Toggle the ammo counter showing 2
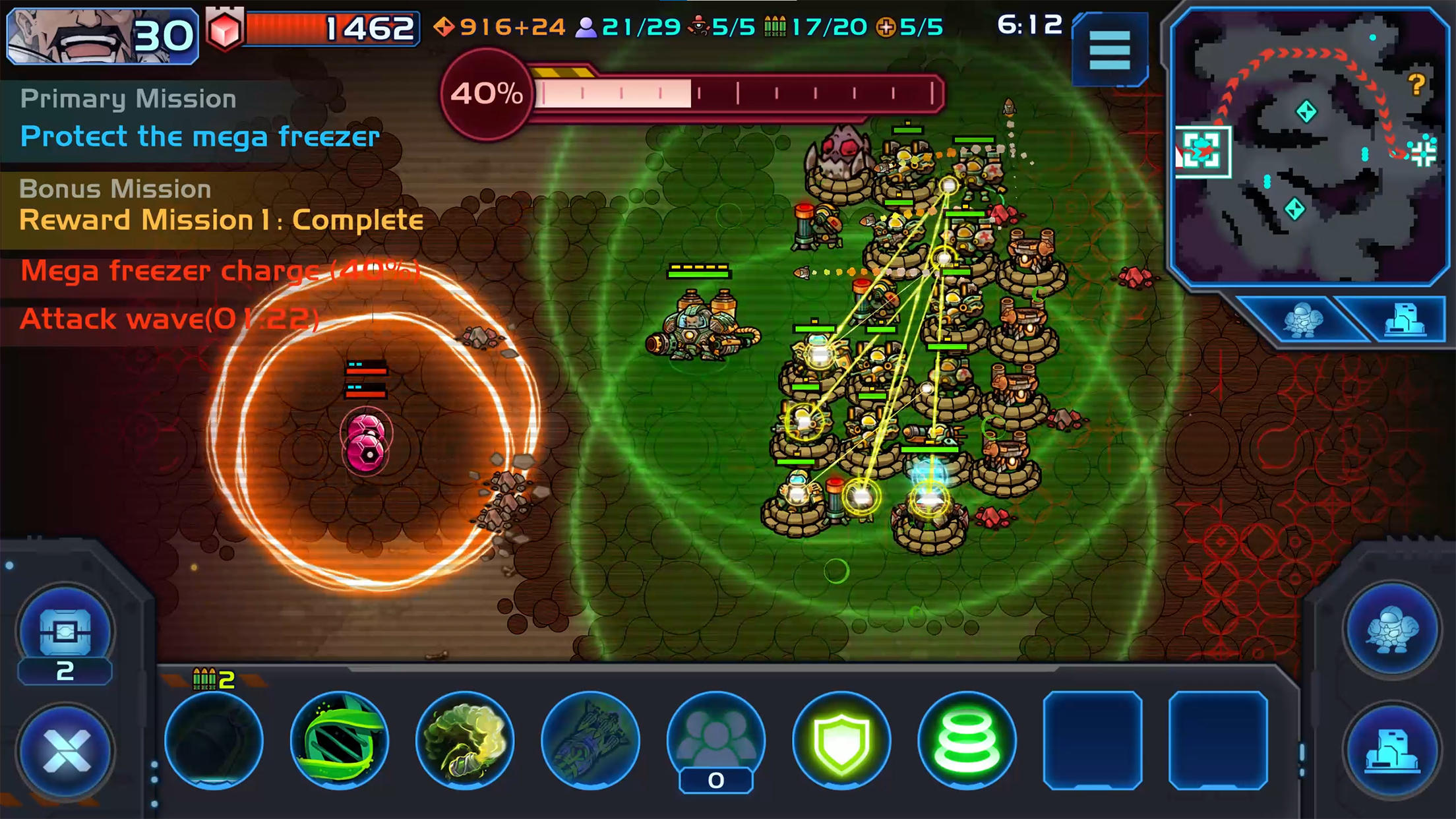The height and width of the screenshot is (819, 1456). [x=212, y=677]
